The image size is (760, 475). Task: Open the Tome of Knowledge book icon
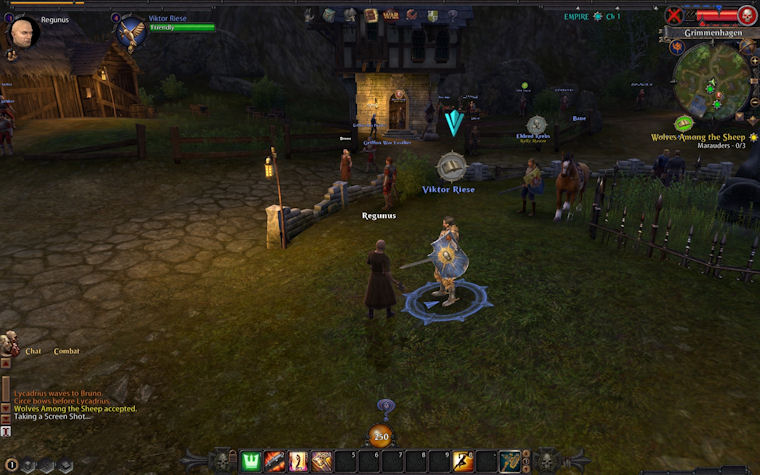tap(371, 15)
